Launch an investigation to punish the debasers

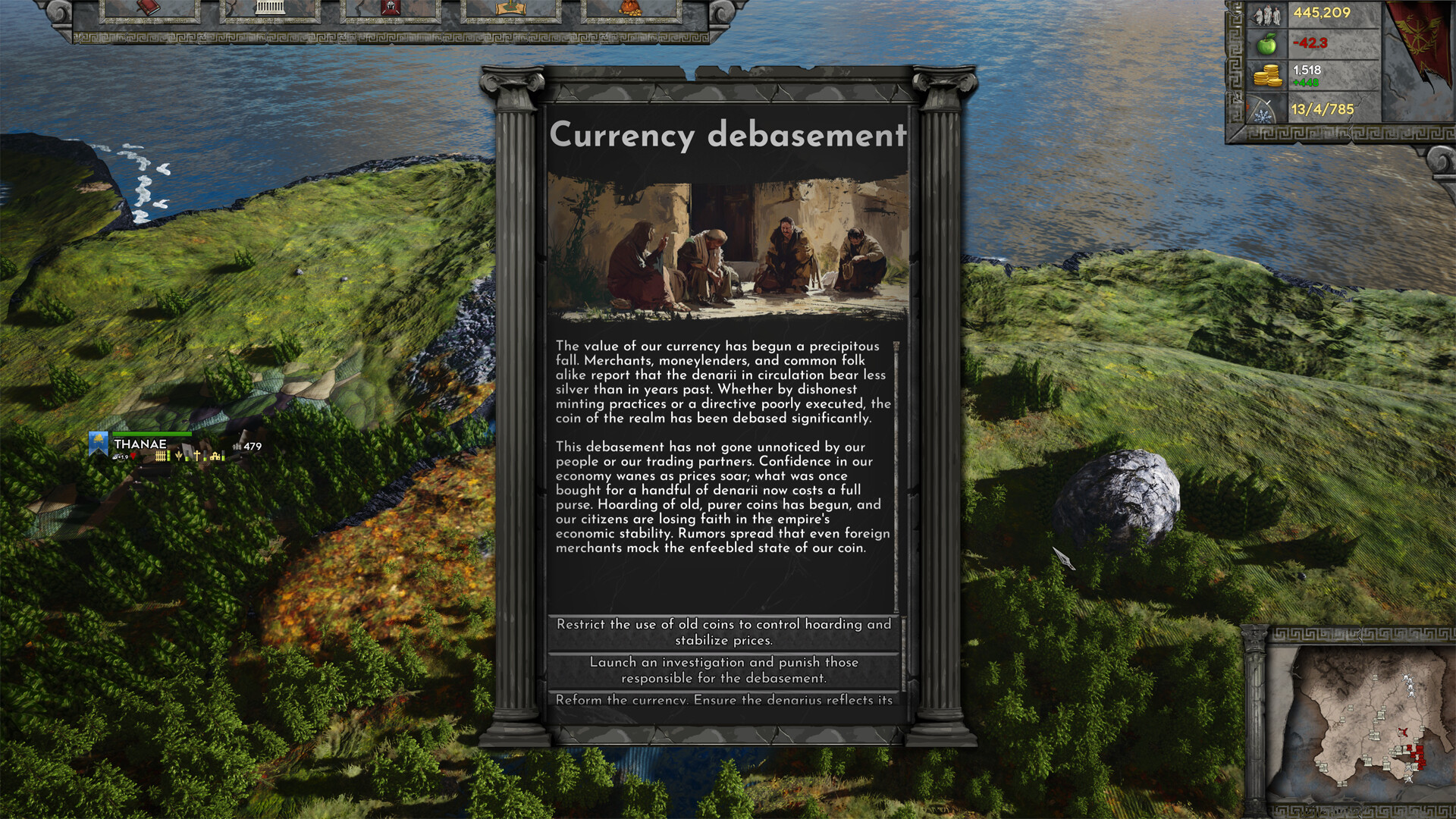pos(723,670)
